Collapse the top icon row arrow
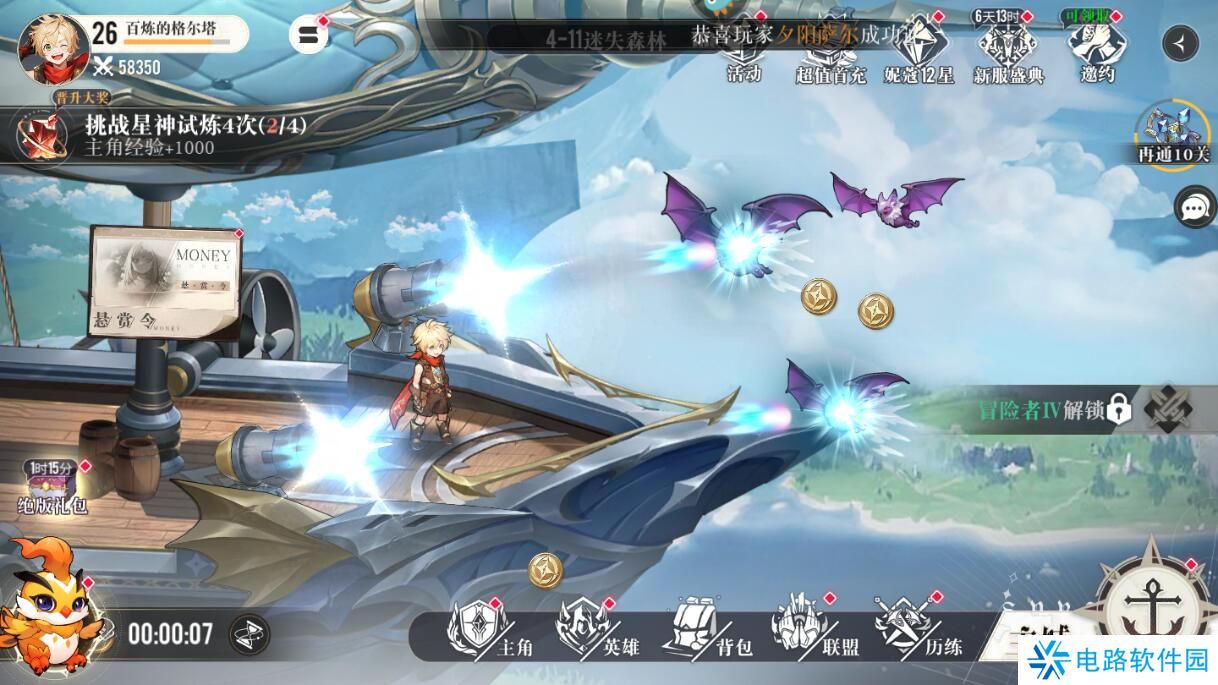 tap(1181, 43)
